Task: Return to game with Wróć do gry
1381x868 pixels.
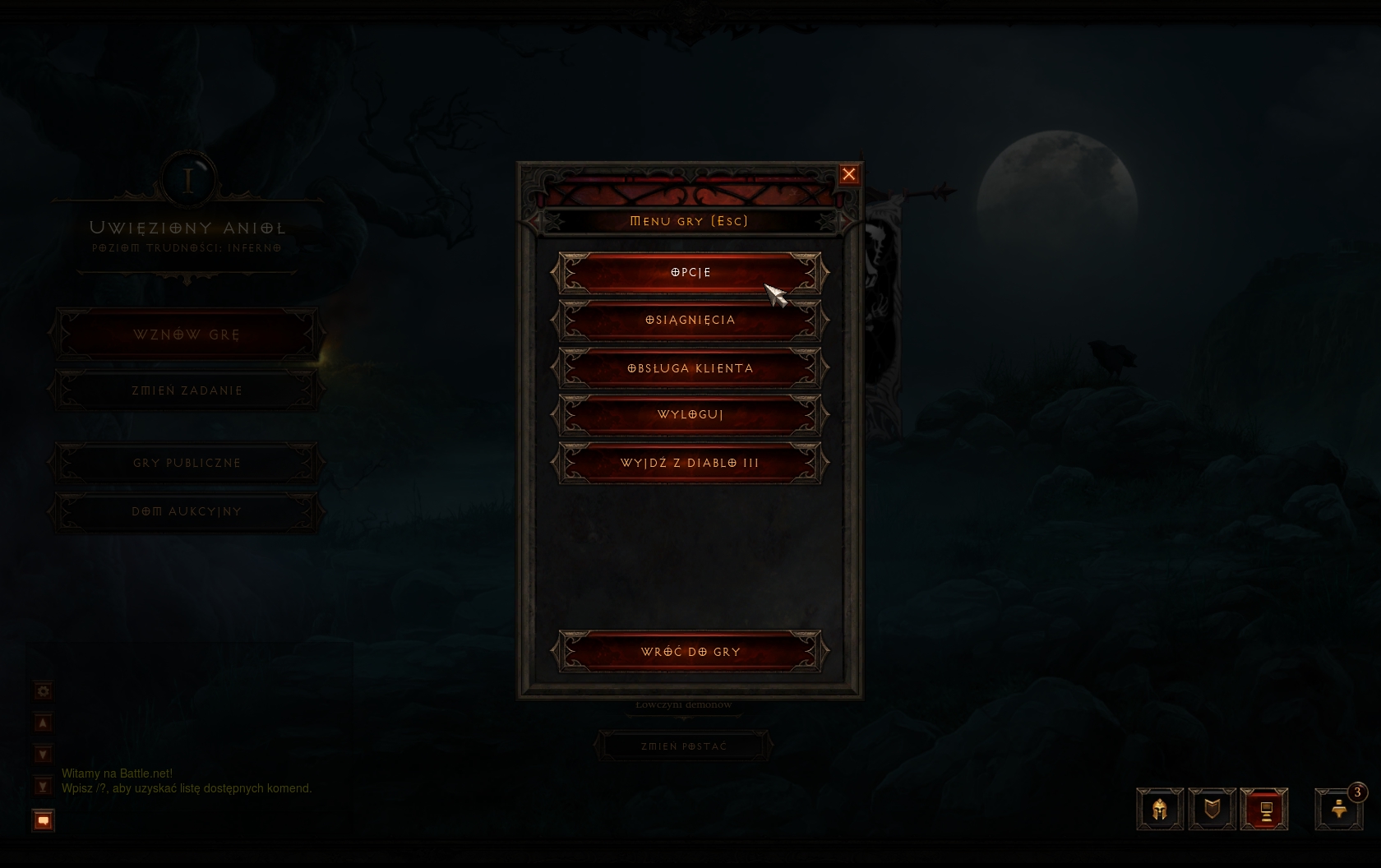Action: tap(690, 652)
